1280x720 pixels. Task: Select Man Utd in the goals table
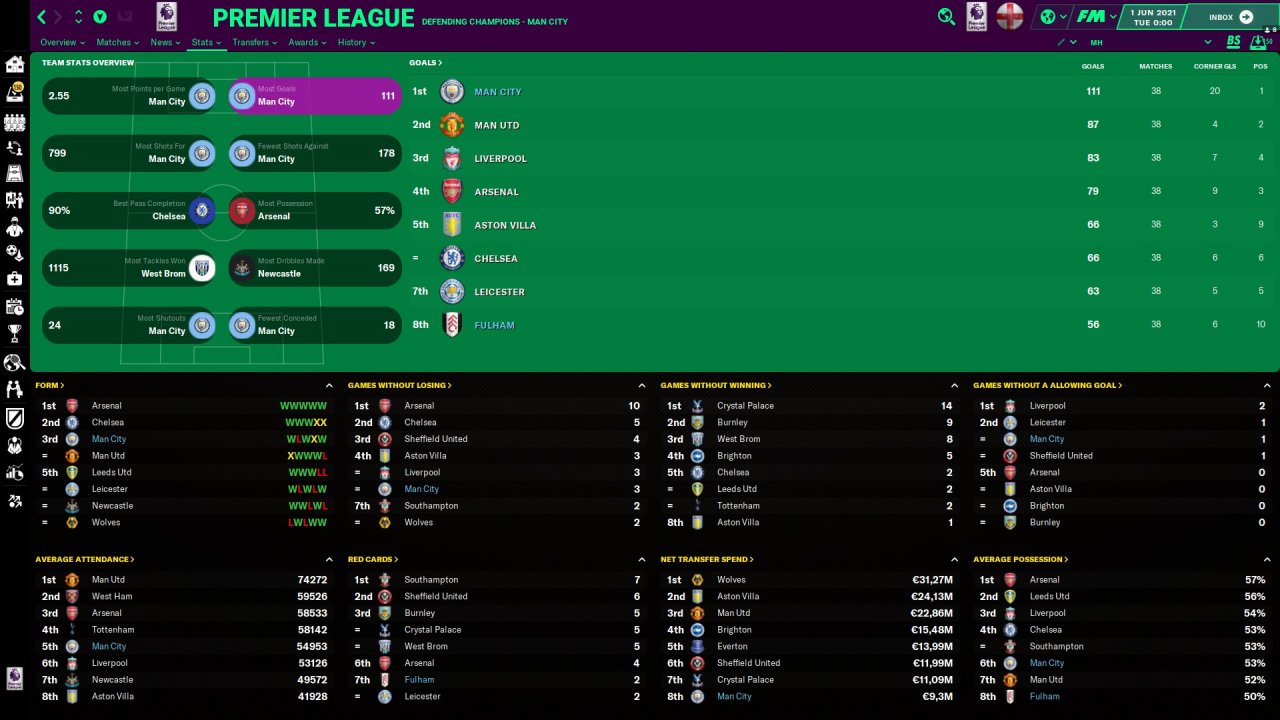(x=496, y=125)
